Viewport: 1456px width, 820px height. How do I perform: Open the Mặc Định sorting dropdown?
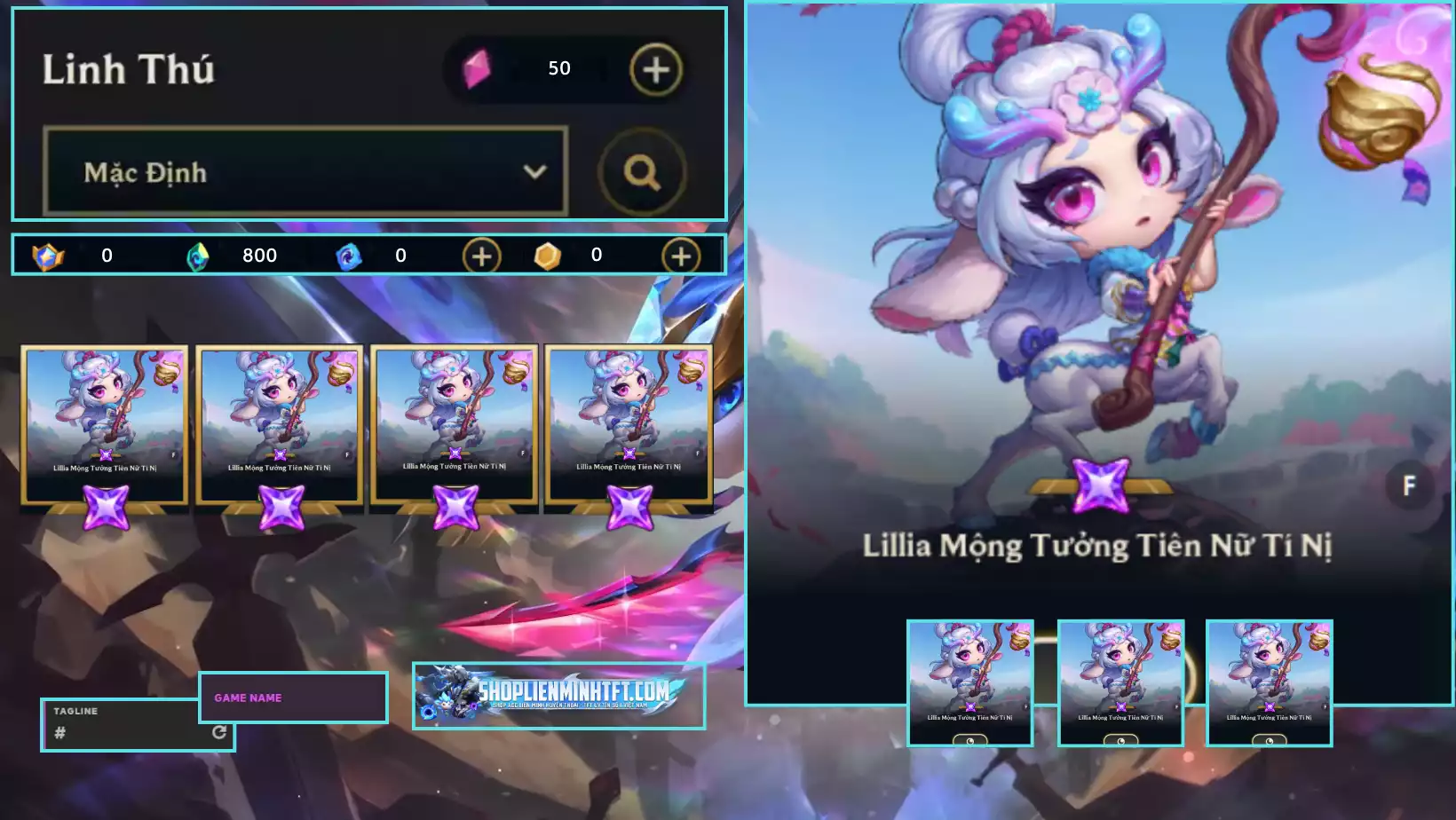305,173
